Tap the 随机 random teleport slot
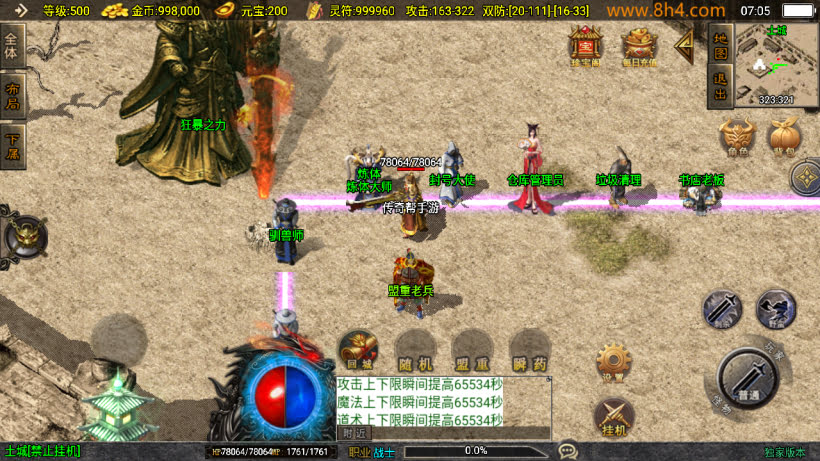The height and width of the screenshot is (461, 820). [414, 350]
